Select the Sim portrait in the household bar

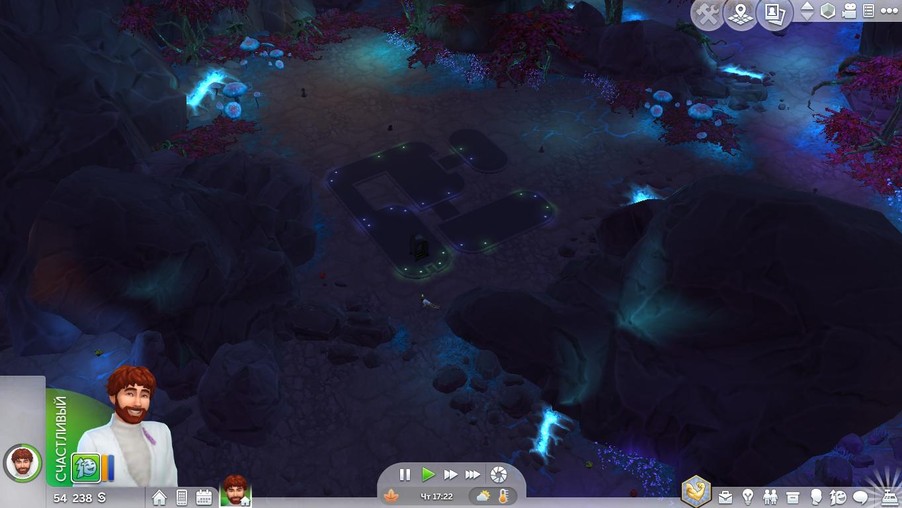(x=236, y=490)
